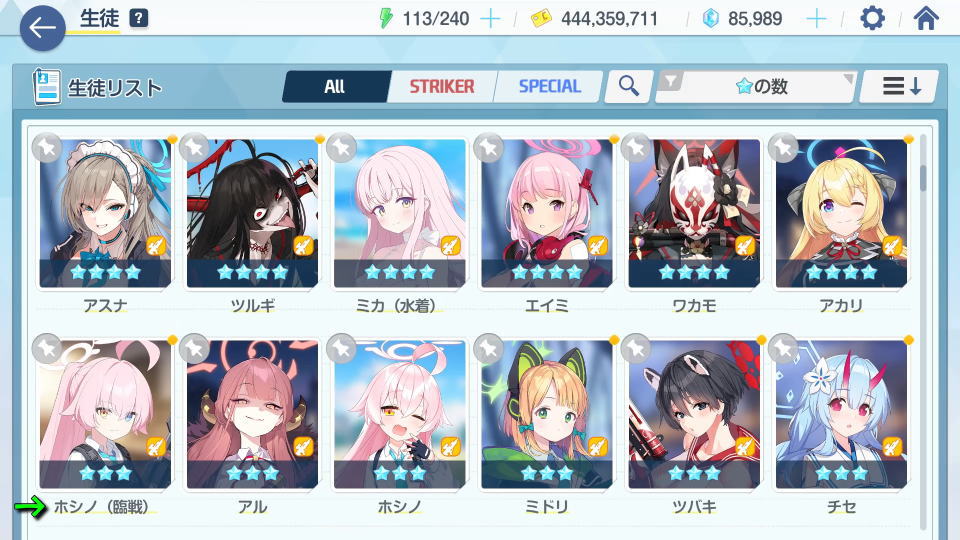Open the help question mark icon
This screenshot has height=540, width=960.
point(139,19)
